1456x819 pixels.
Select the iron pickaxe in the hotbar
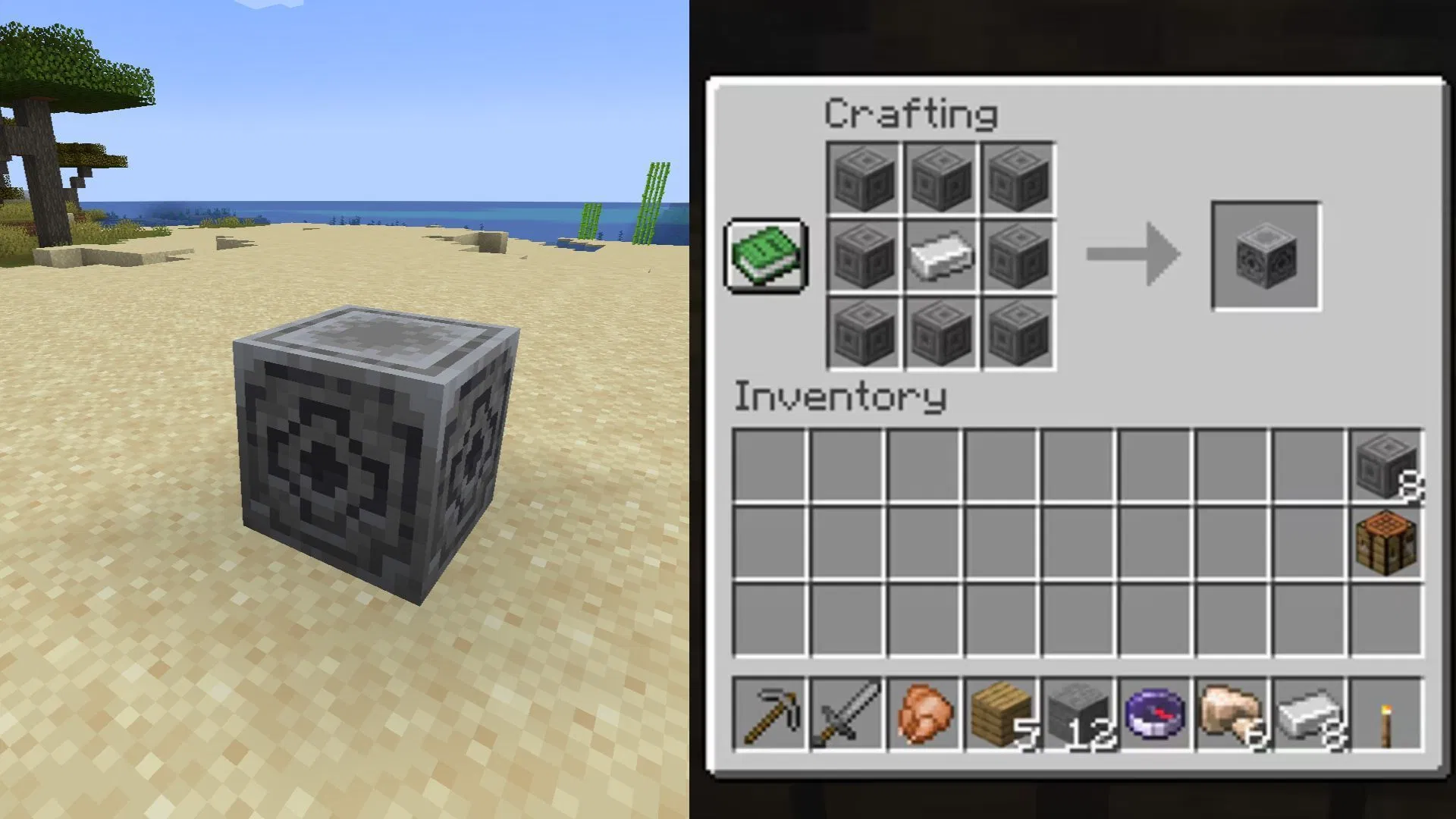coord(768,717)
